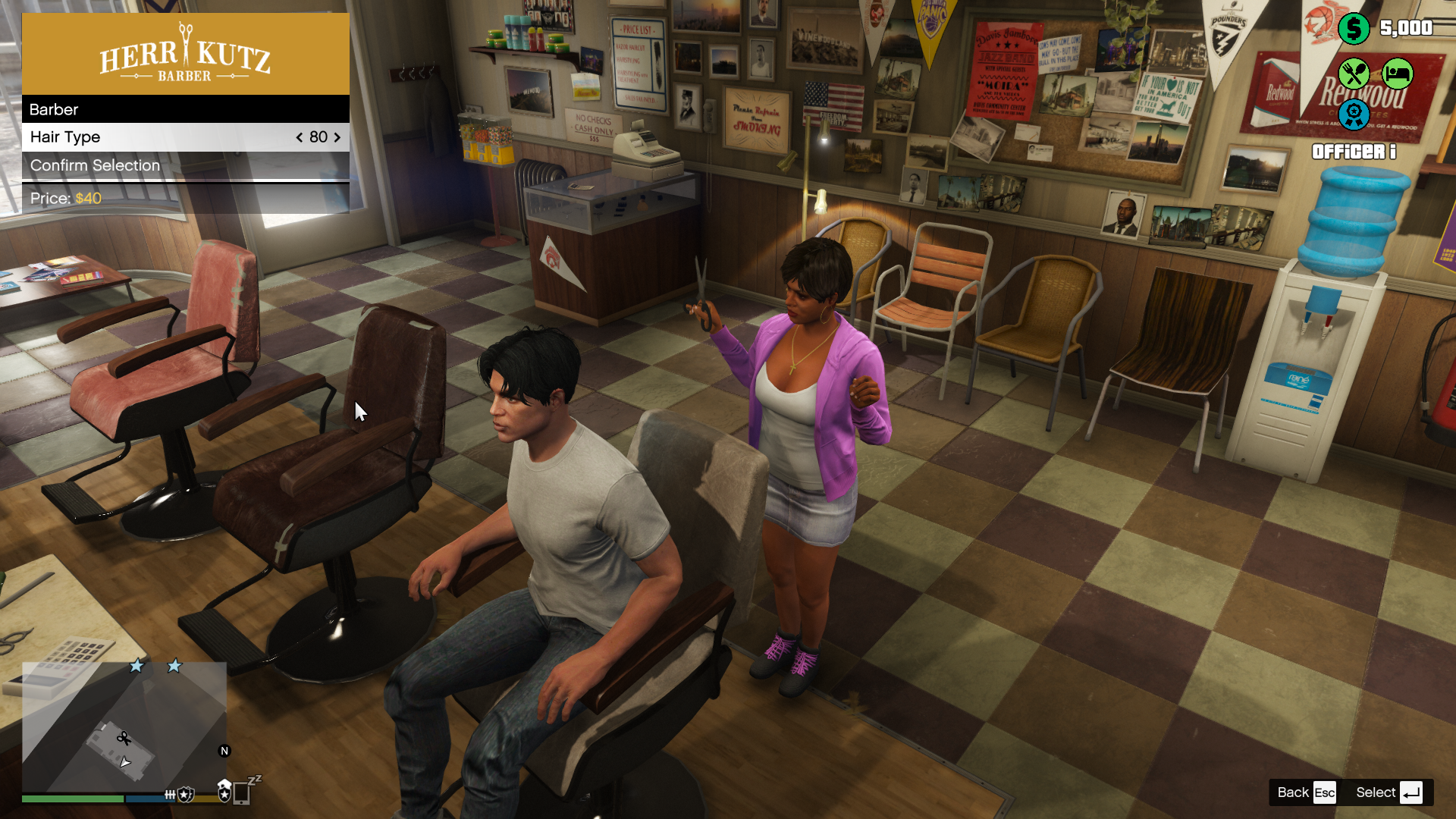Click the left arrow for Hair Type
1456x819 pixels.
pyautogui.click(x=300, y=137)
